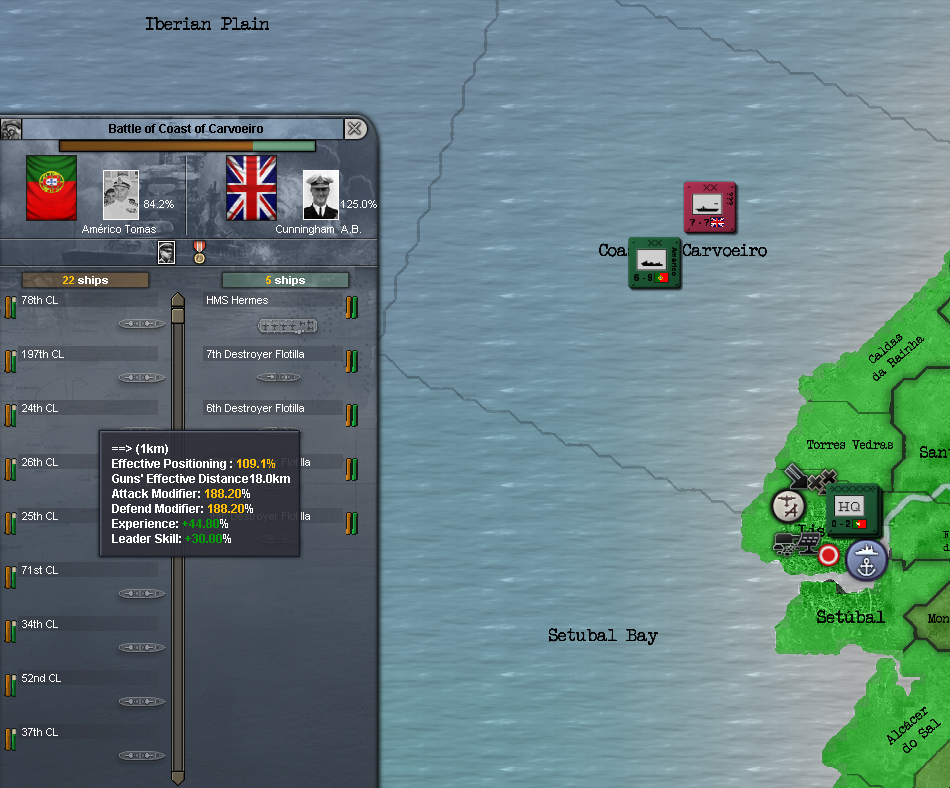Select the 71st CL ship row
Screen dimensions: 950x788
click(88, 580)
